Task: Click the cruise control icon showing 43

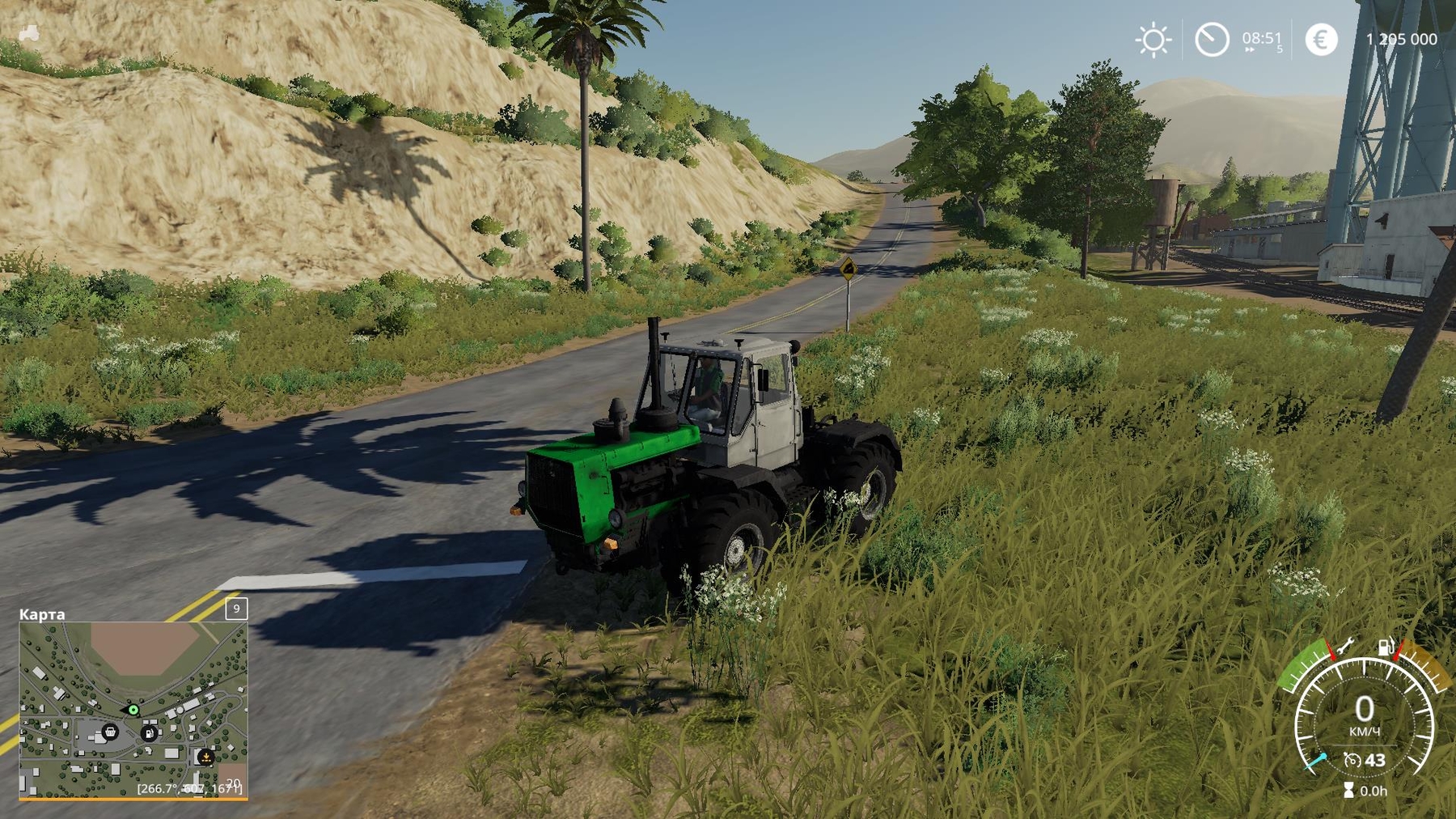Action: (1365, 759)
